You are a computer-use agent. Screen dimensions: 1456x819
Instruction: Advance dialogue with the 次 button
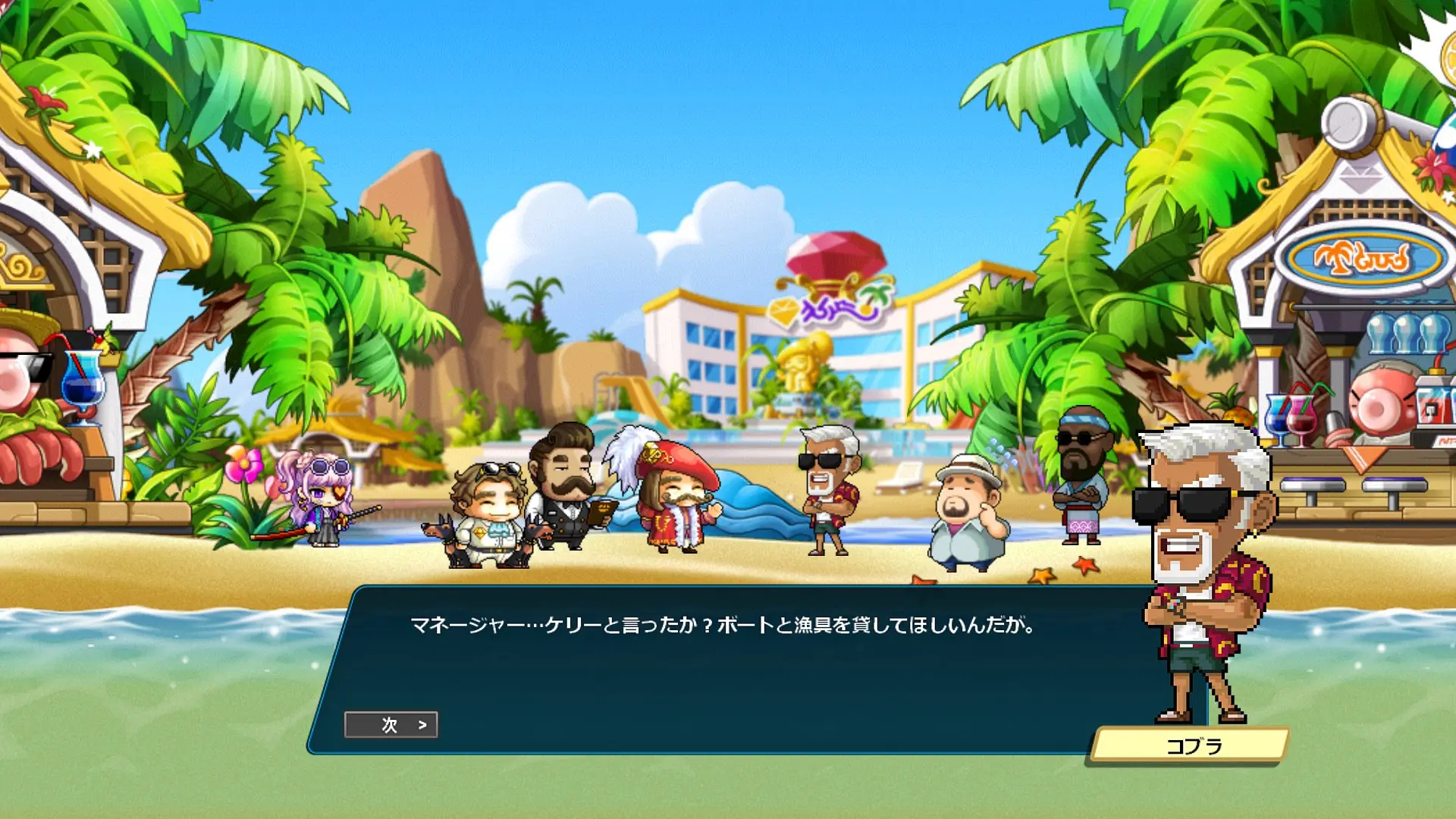pos(391,725)
